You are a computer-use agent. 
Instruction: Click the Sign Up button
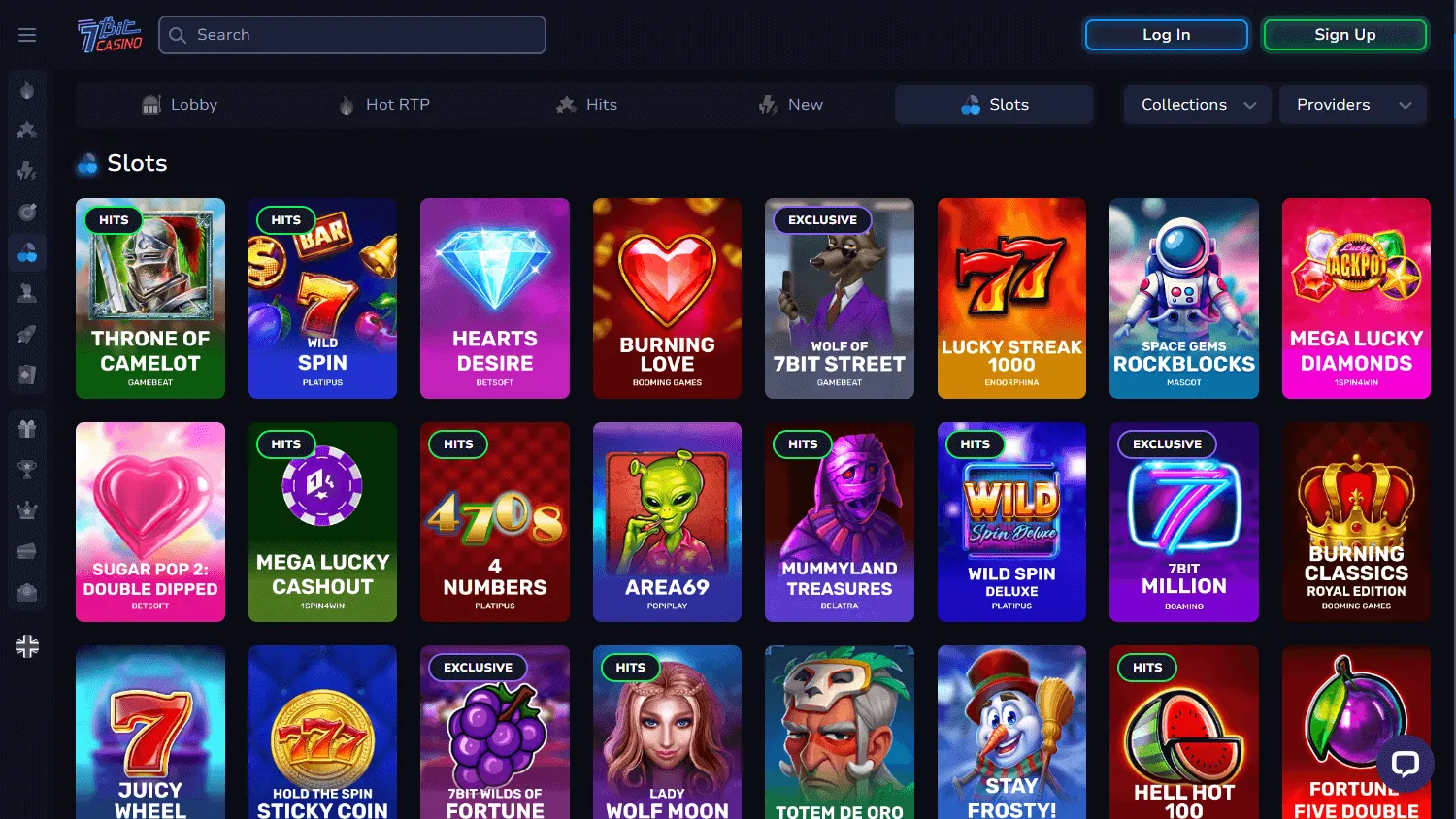(x=1344, y=34)
